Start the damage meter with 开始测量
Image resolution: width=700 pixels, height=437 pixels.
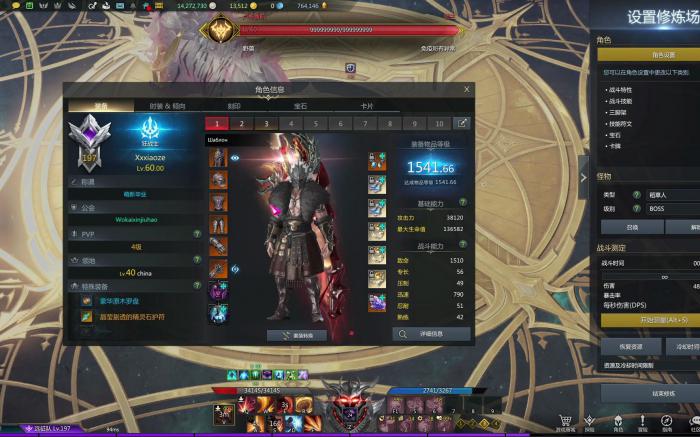click(650, 319)
